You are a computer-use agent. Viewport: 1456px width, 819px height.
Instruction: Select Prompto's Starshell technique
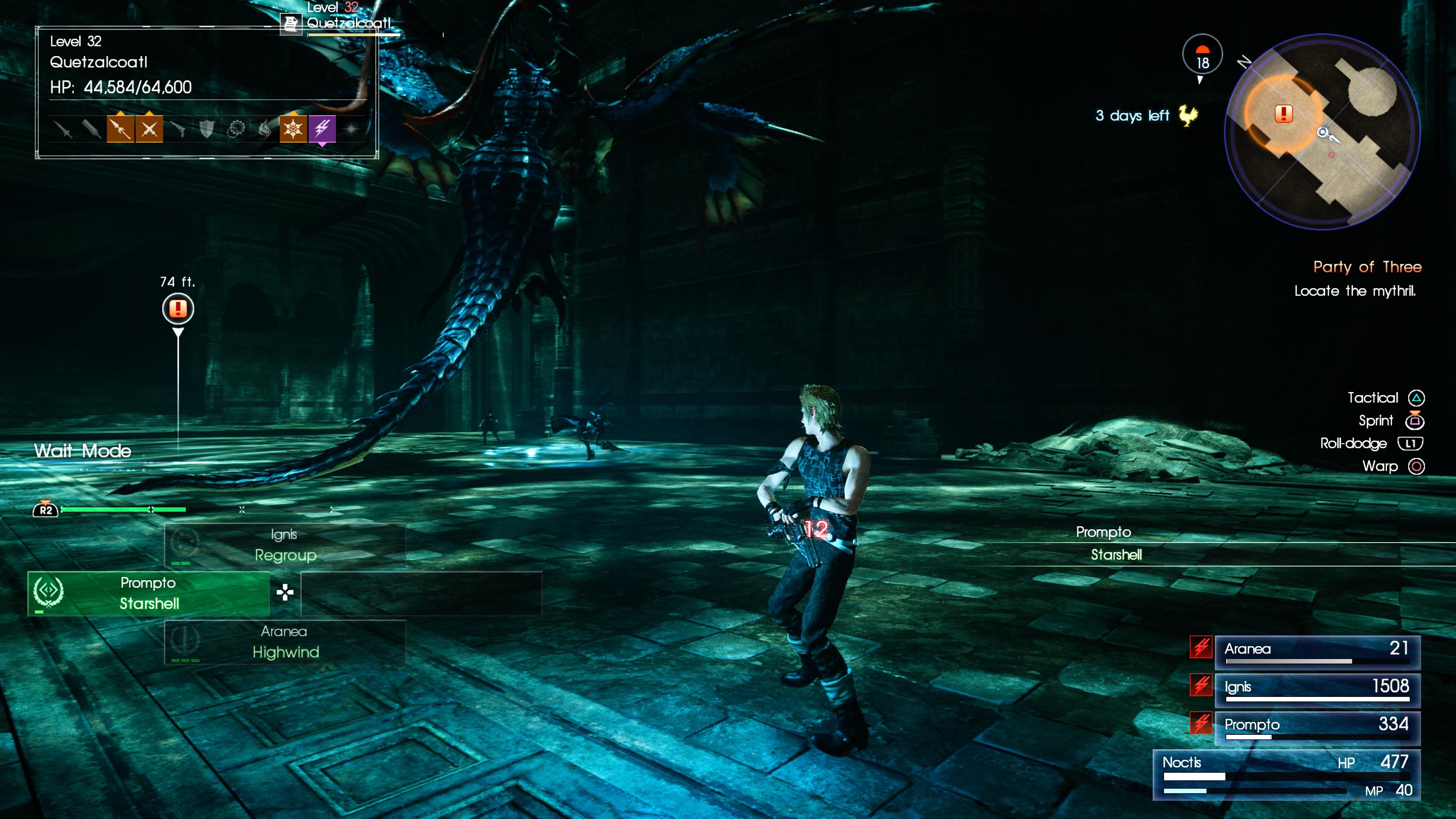pyautogui.click(x=149, y=593)
